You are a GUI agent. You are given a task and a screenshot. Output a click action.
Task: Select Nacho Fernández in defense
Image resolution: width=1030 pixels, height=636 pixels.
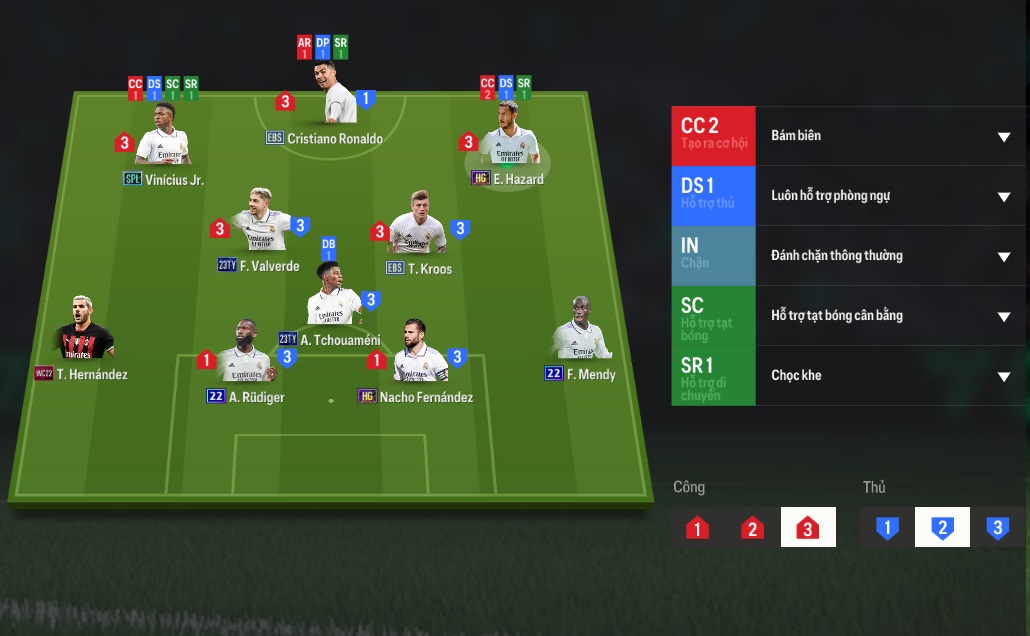point(419,353)
